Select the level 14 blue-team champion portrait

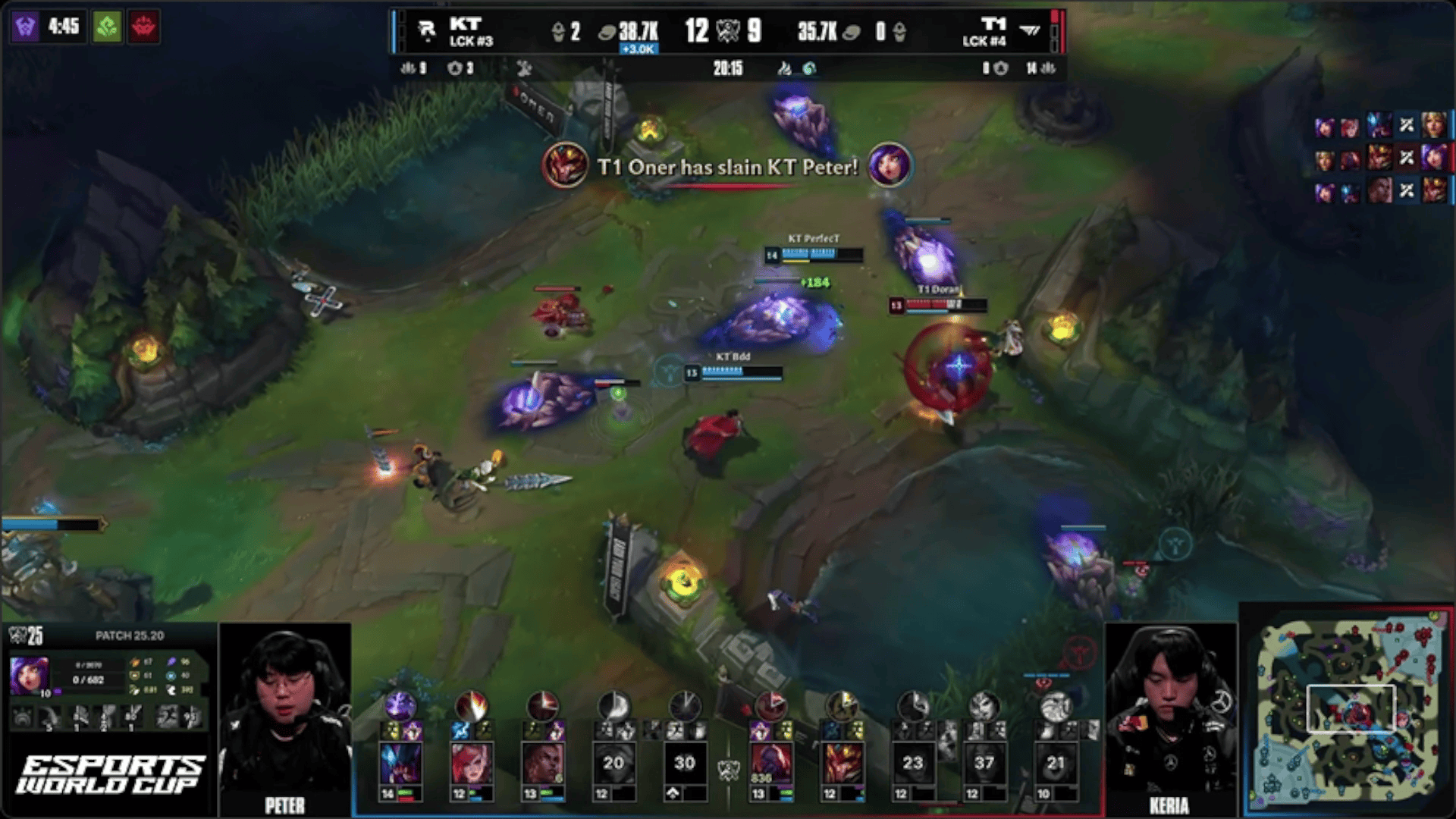point(400,764)
